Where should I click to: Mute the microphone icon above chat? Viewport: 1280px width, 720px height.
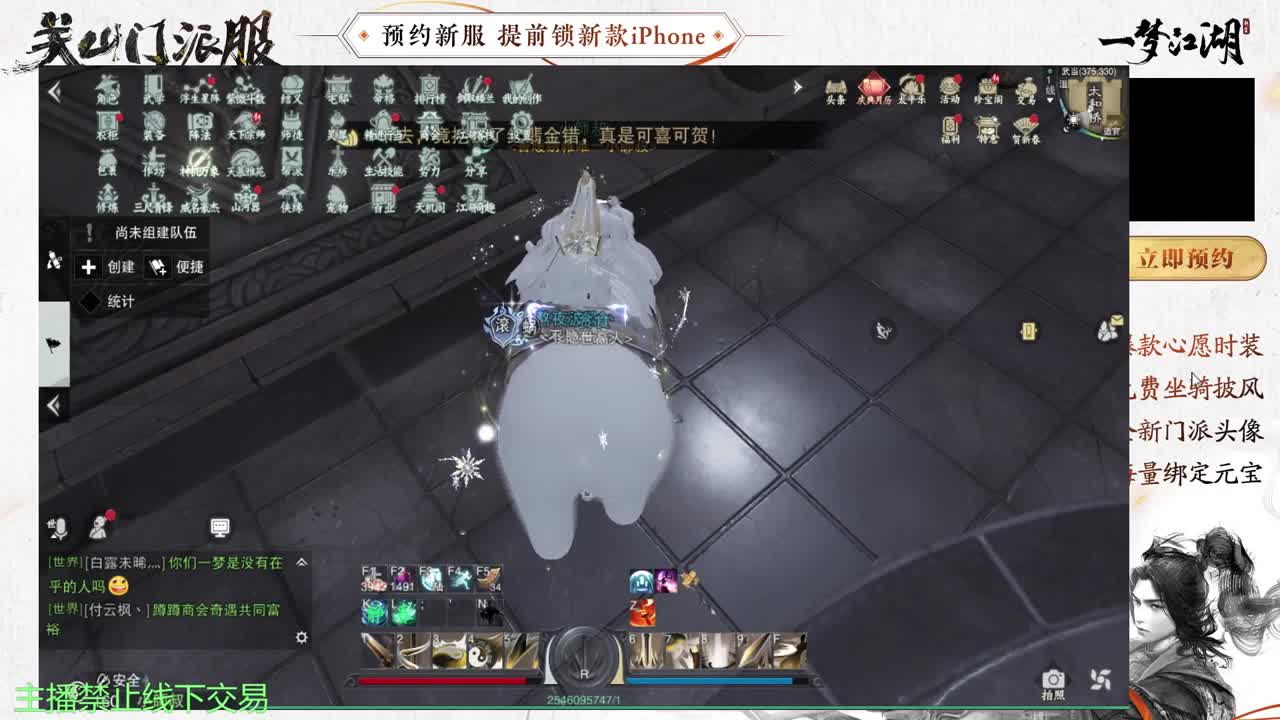(x=60, y=528)
